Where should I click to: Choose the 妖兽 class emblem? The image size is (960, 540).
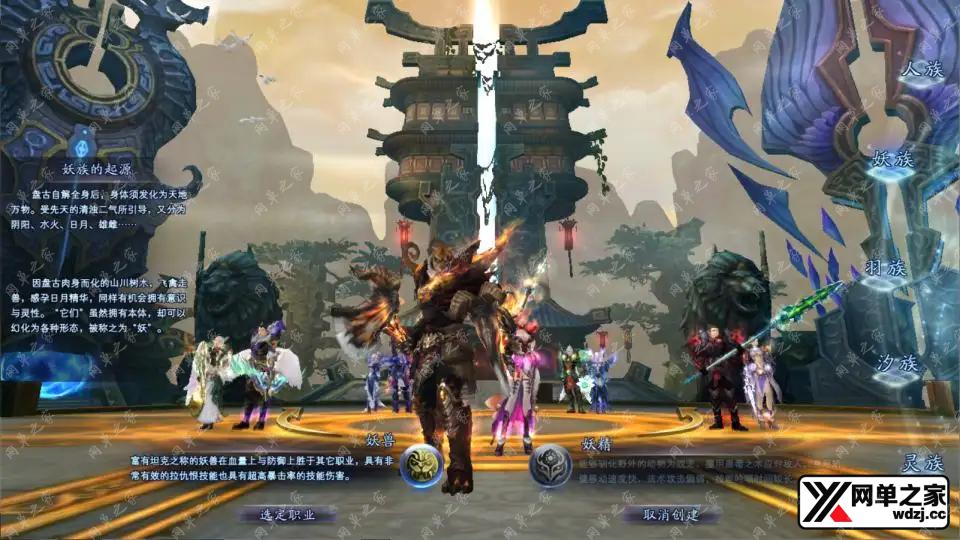point(421,465)
